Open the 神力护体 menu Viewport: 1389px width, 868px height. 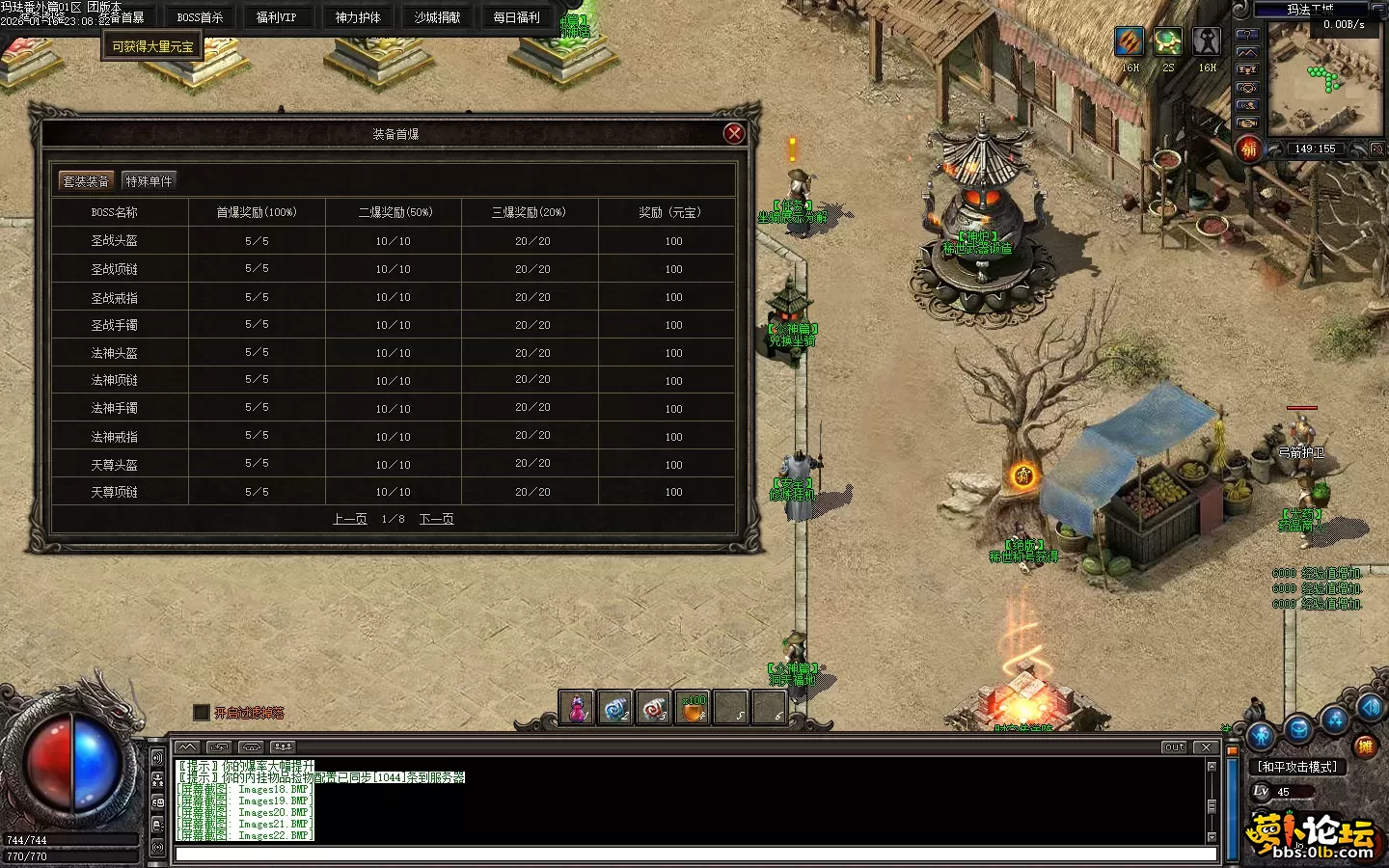(358, 17)
